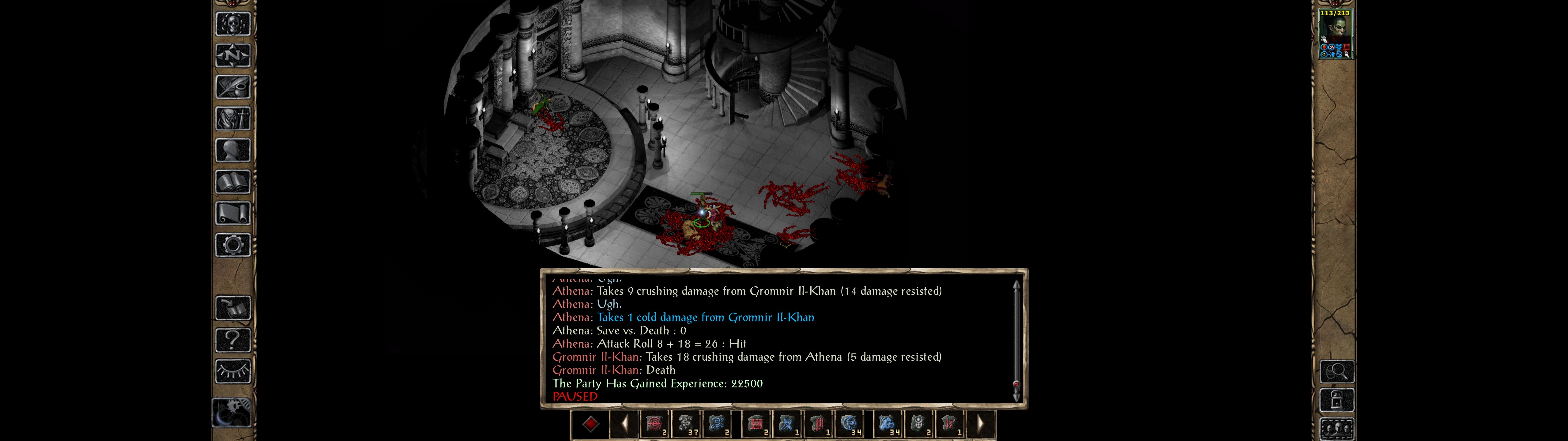Click the quick save book icon
The width and height of the screenshot is (1568, 441).
coord(232,308)
